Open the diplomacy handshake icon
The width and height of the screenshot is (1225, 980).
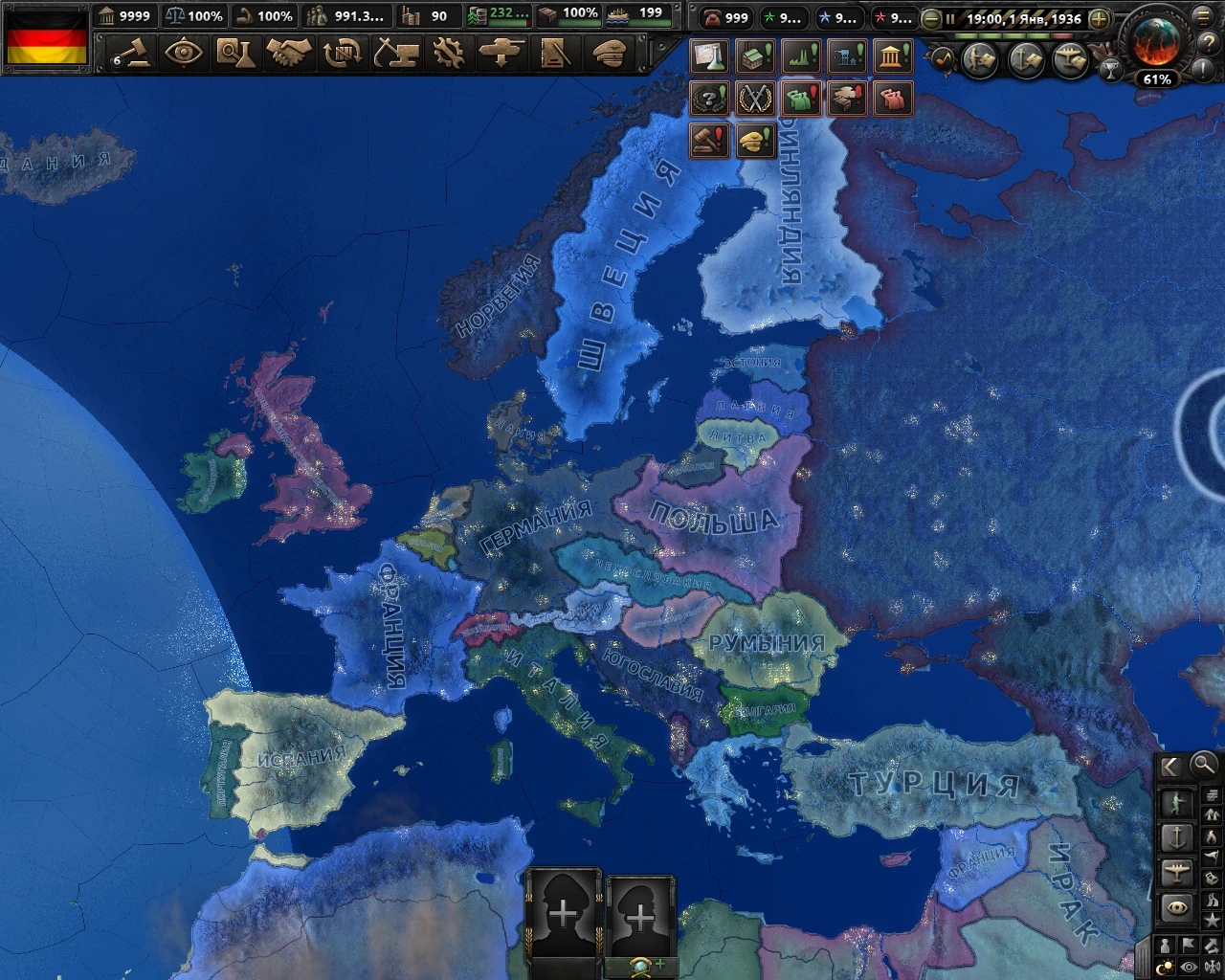(291, 56)
